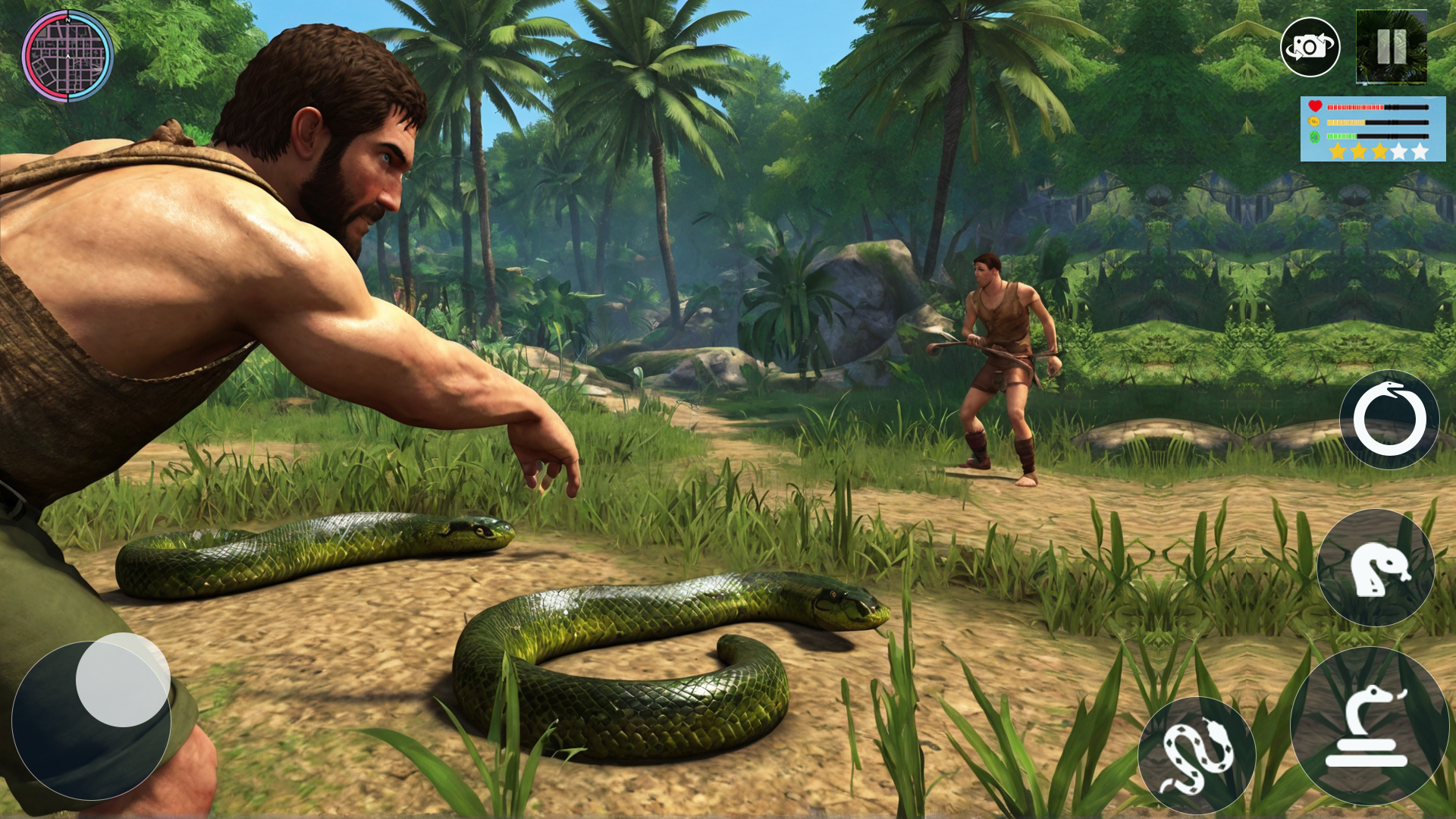This screenshot has height=819, width=1456.
Task: Tap the mini map thumbnail near pause
Action: coord(1391,47)
